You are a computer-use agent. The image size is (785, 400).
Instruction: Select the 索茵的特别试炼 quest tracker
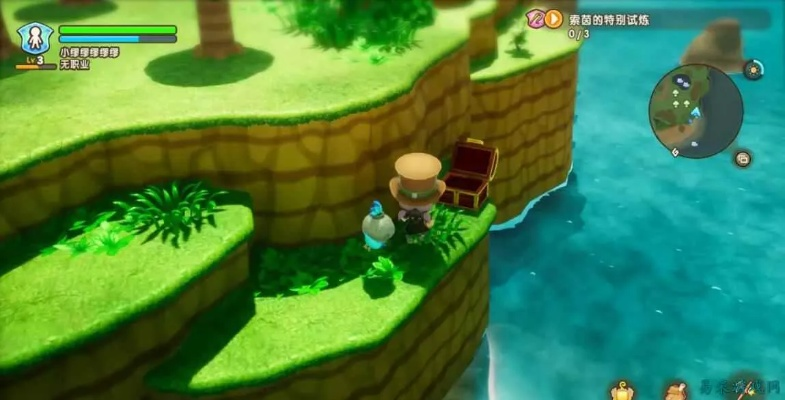click(x=609, y=19)
